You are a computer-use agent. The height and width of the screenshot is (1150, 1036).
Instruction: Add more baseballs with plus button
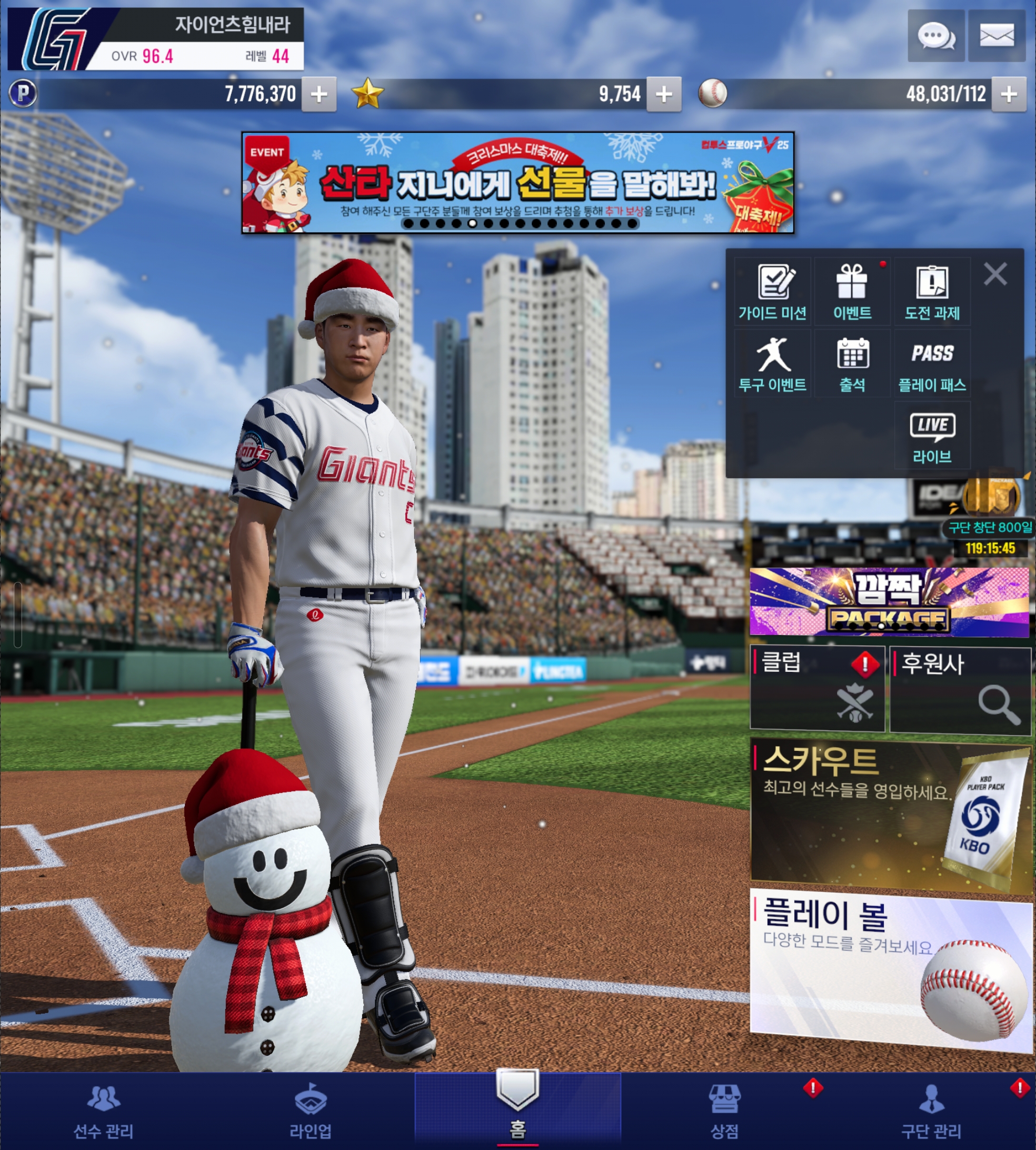[x=1009, y=94]
